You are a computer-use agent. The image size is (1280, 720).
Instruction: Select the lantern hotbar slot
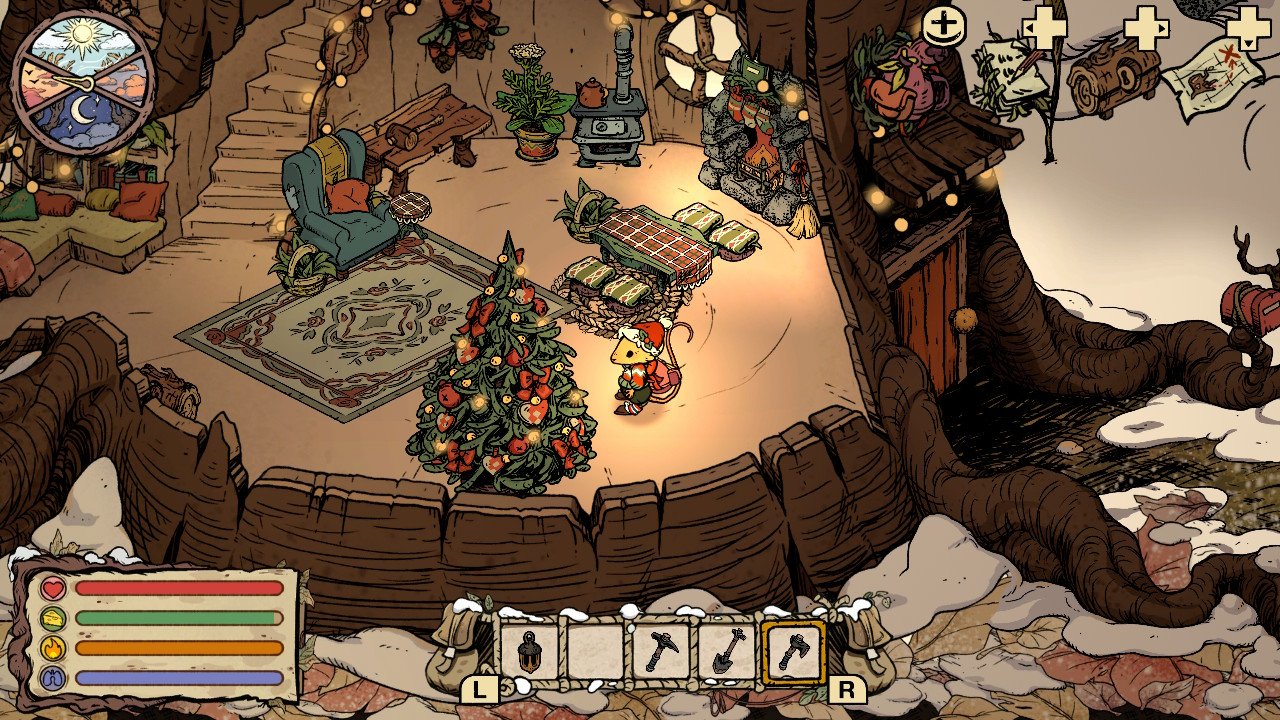528,653
